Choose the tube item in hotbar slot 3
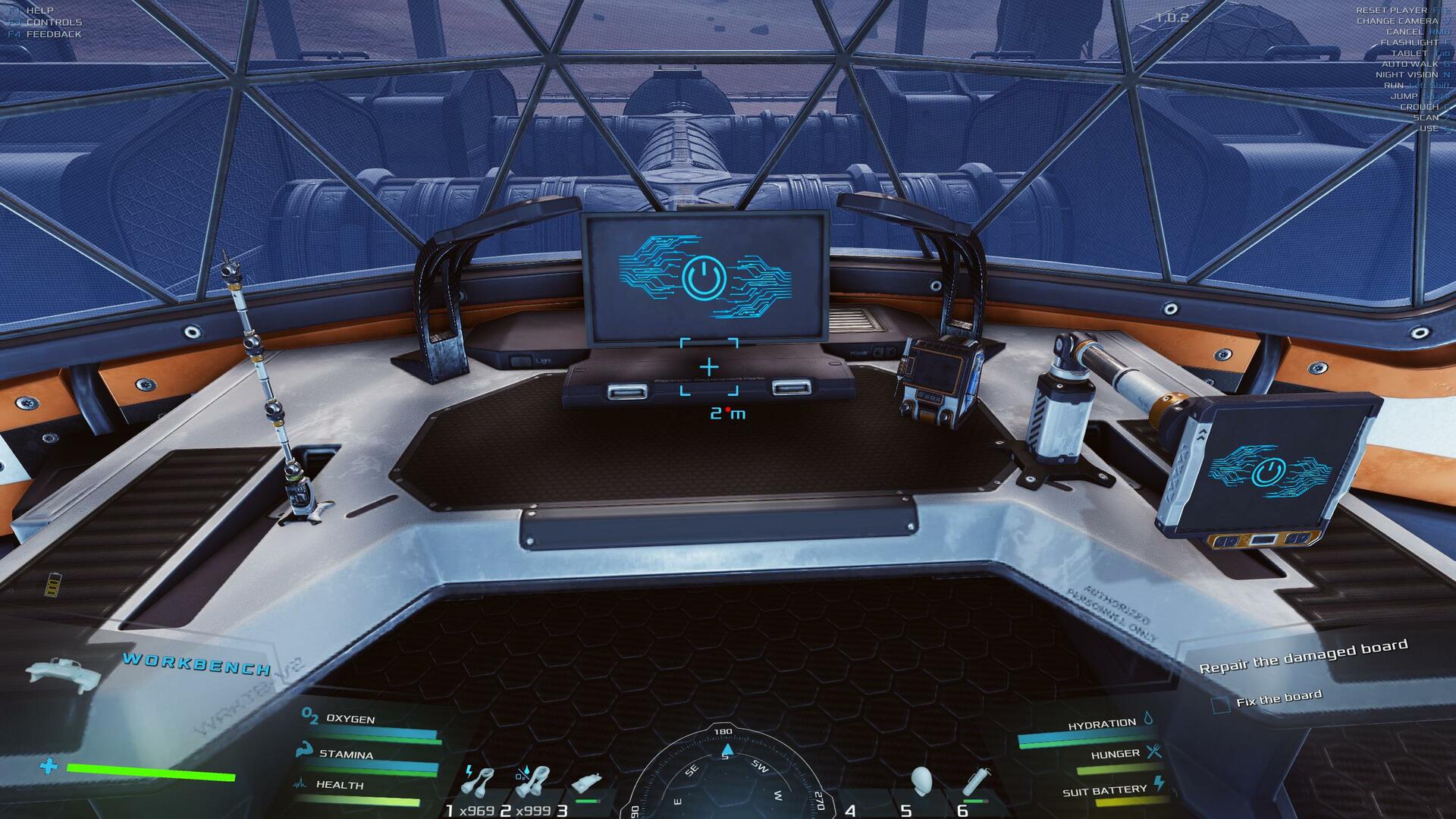Viewport: 1456px width, 819px height. point(587,784)
